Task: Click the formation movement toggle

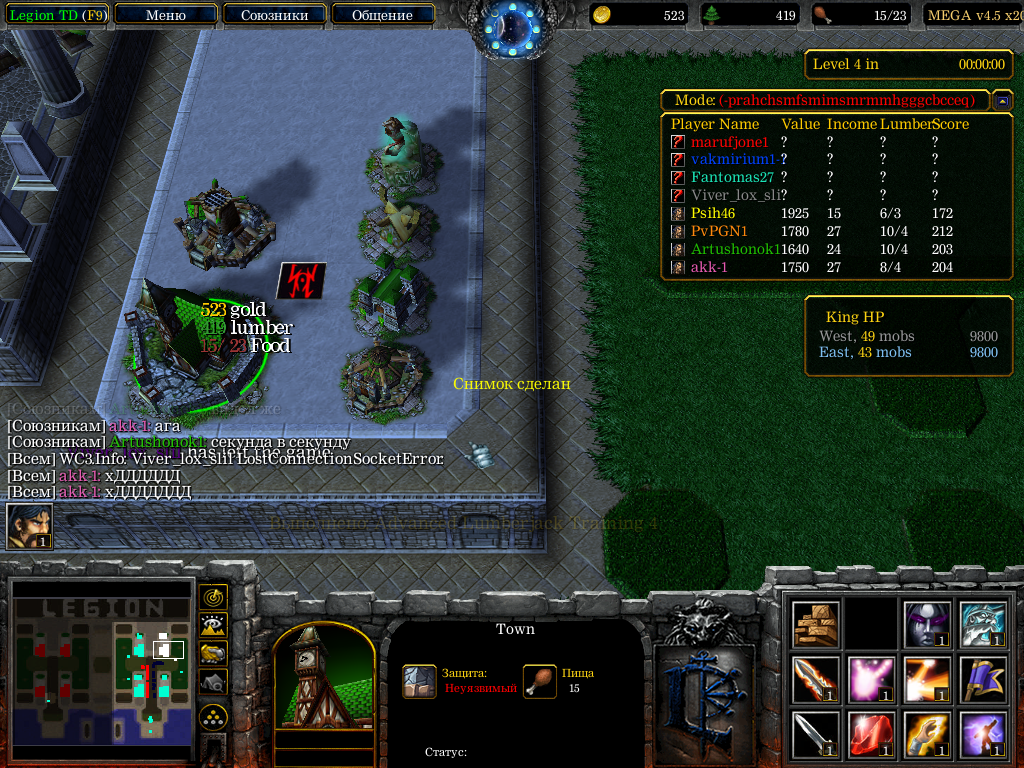Action: click(213, 717)
